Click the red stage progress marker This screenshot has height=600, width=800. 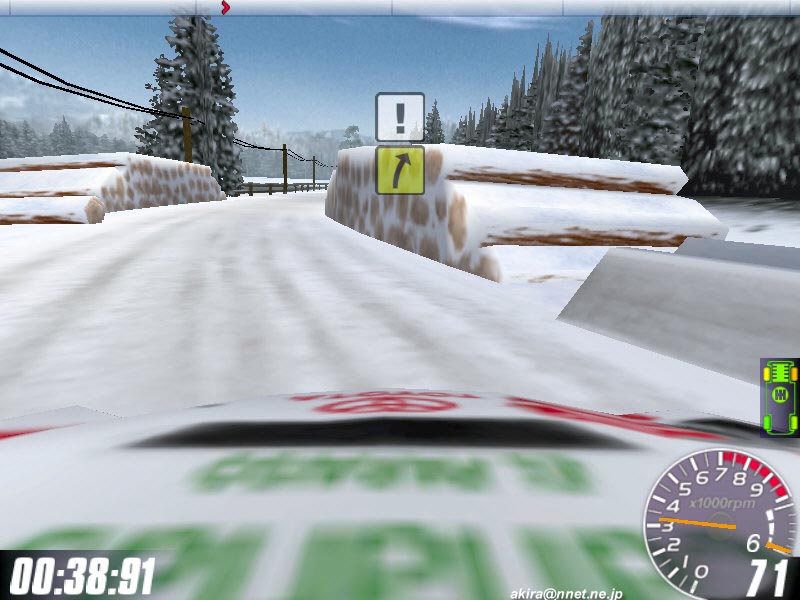tap(225, 8)
